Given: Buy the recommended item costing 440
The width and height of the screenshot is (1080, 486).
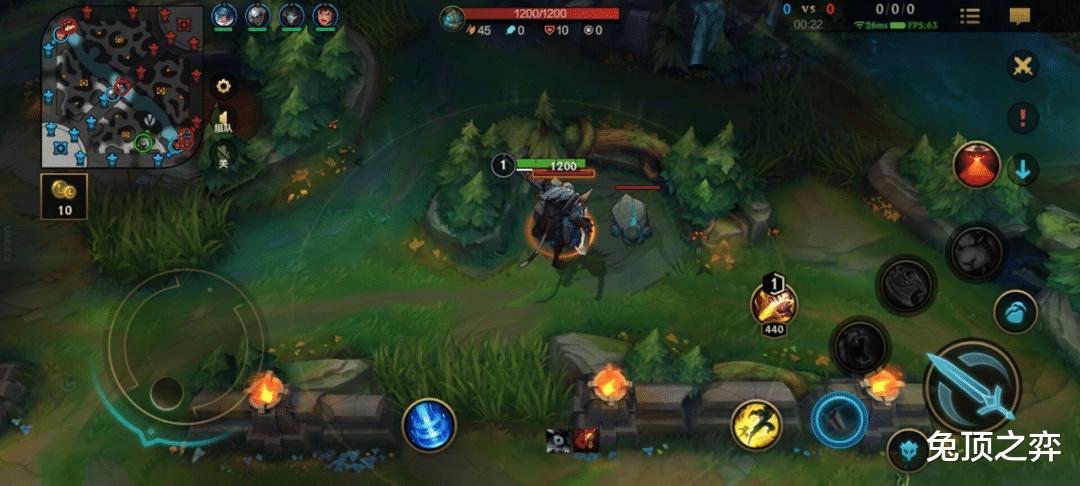Looking at the screenshot, I should point(774,302).
